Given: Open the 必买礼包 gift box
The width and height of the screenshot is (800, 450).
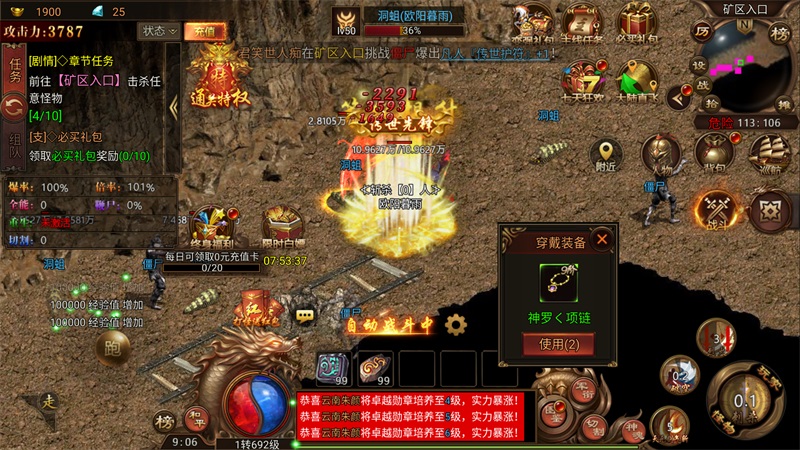Looking at the screenshot, I should (x=636, y=22).
